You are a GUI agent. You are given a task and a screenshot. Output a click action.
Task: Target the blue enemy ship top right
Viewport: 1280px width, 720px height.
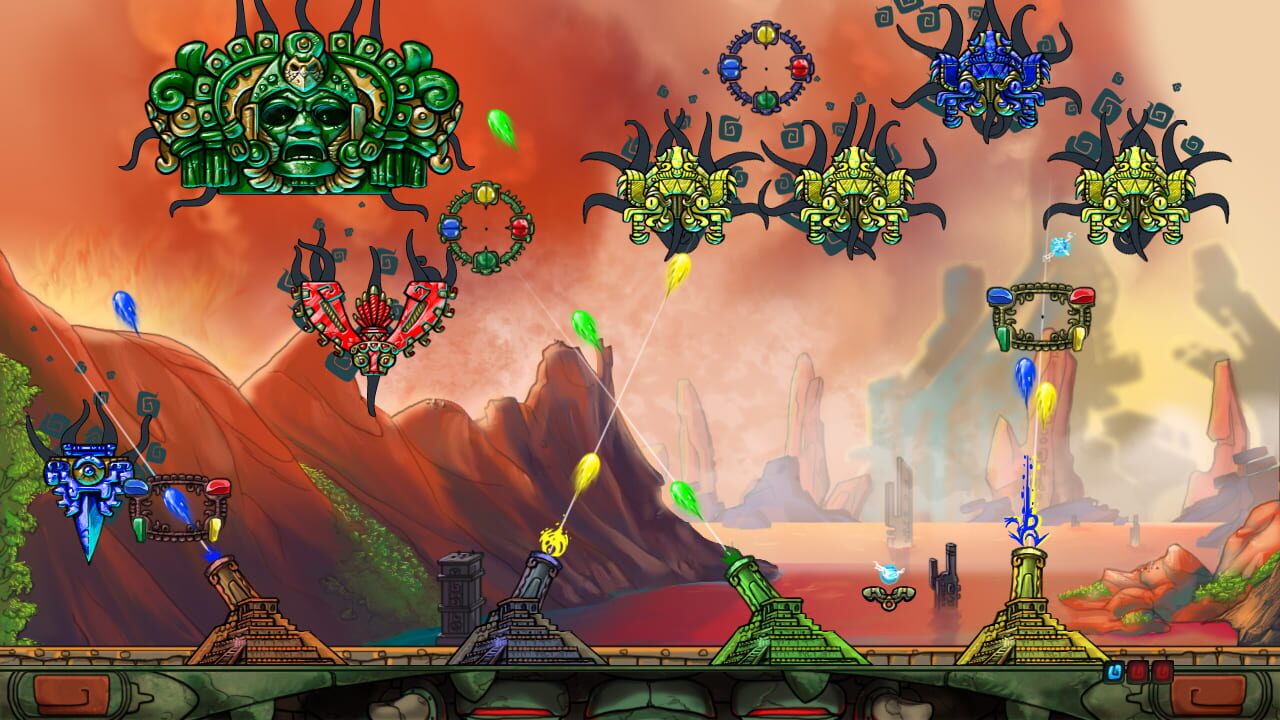click(x=990, y=75)
